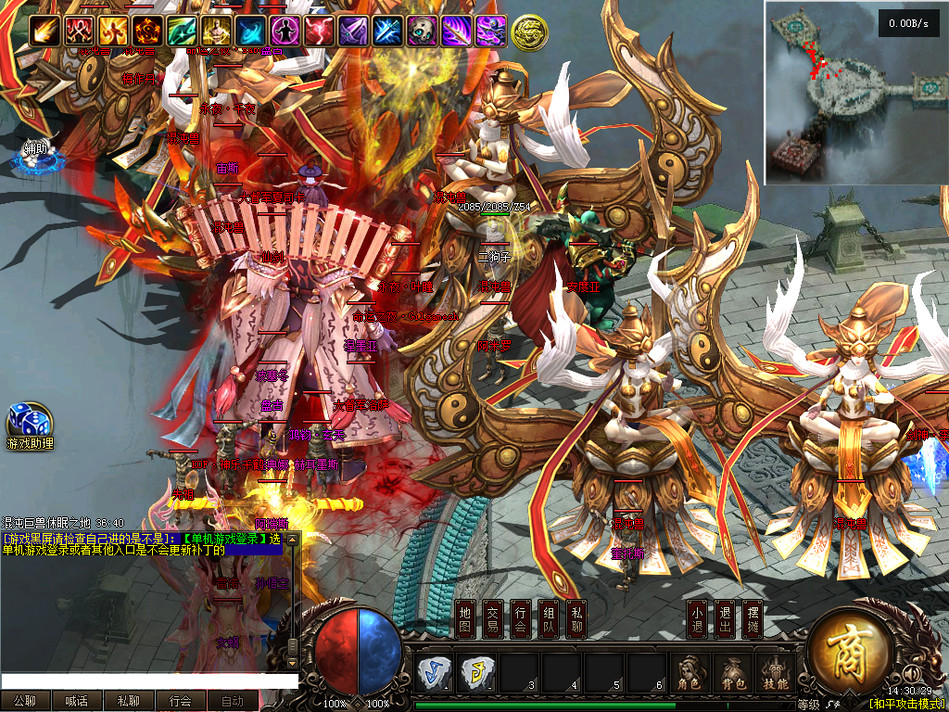The image size is (949, 712).
Task: Open the 技能 skills panel
Action: click(775, 673)
